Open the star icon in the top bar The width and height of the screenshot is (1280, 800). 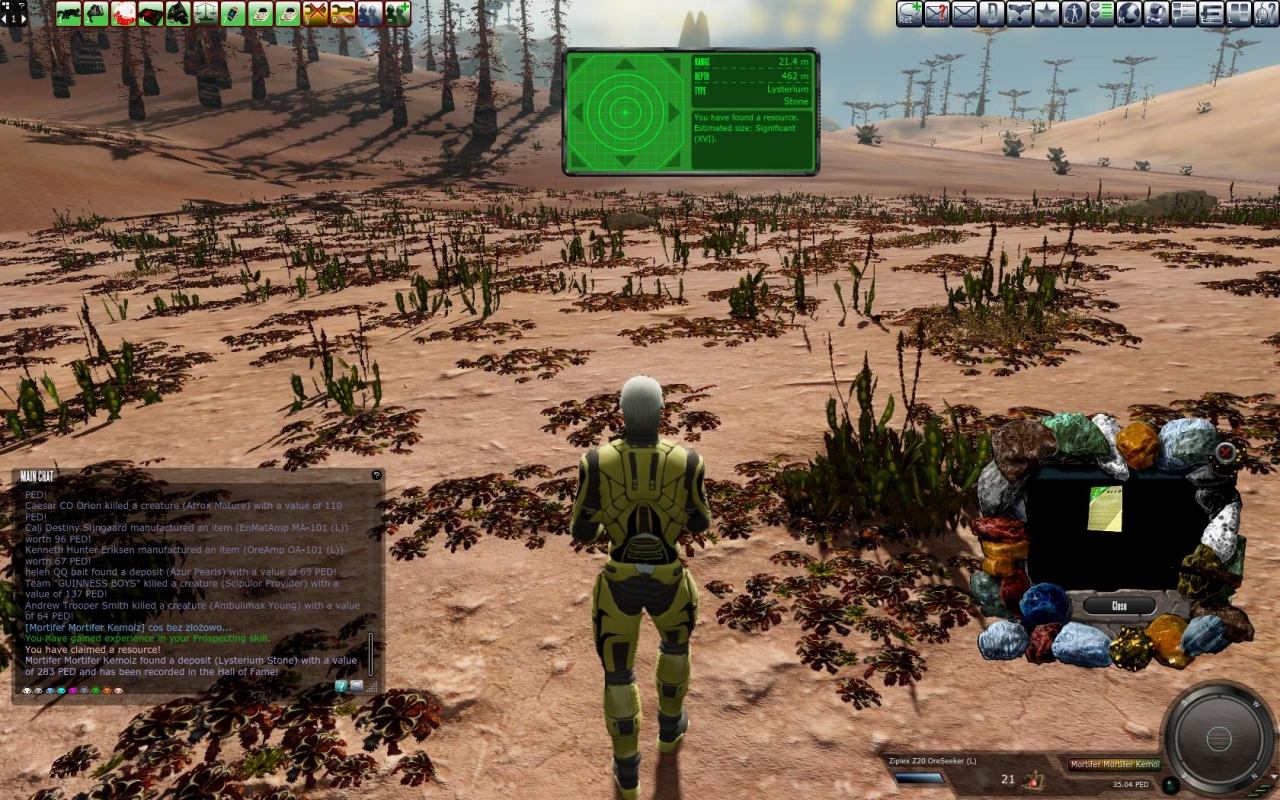(1046, 13)
